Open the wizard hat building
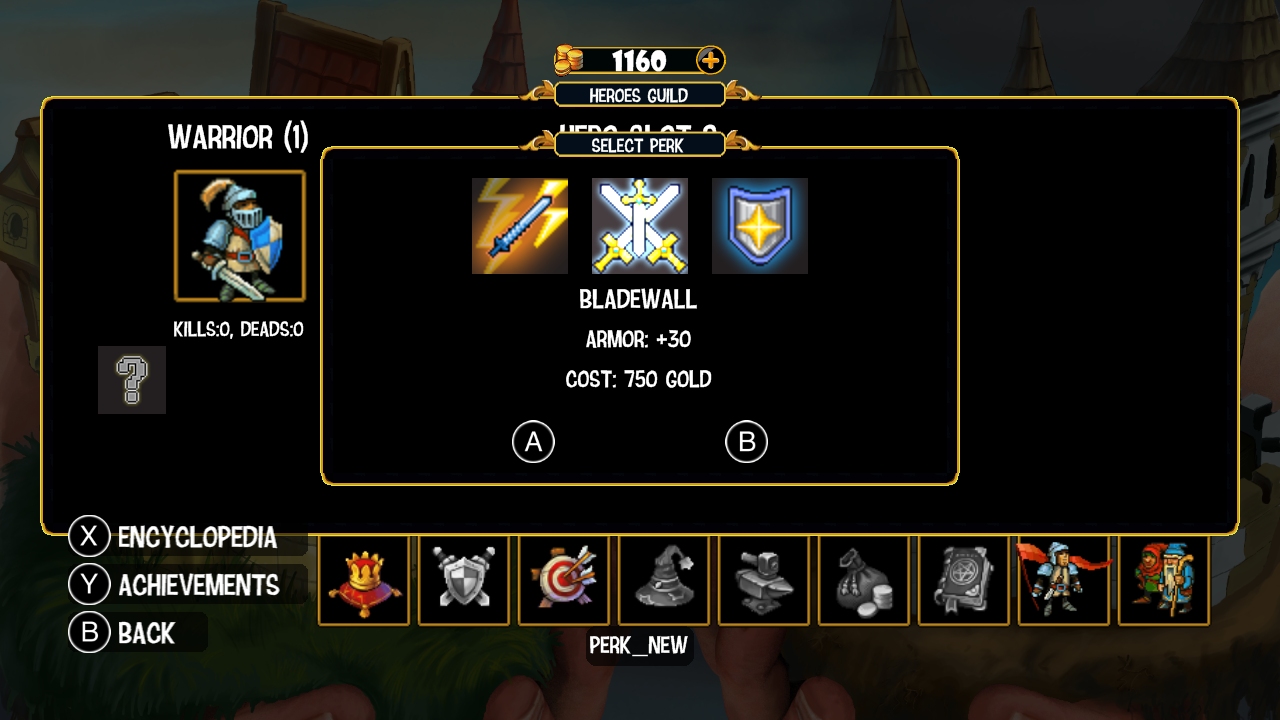 (x=664, y=581)
